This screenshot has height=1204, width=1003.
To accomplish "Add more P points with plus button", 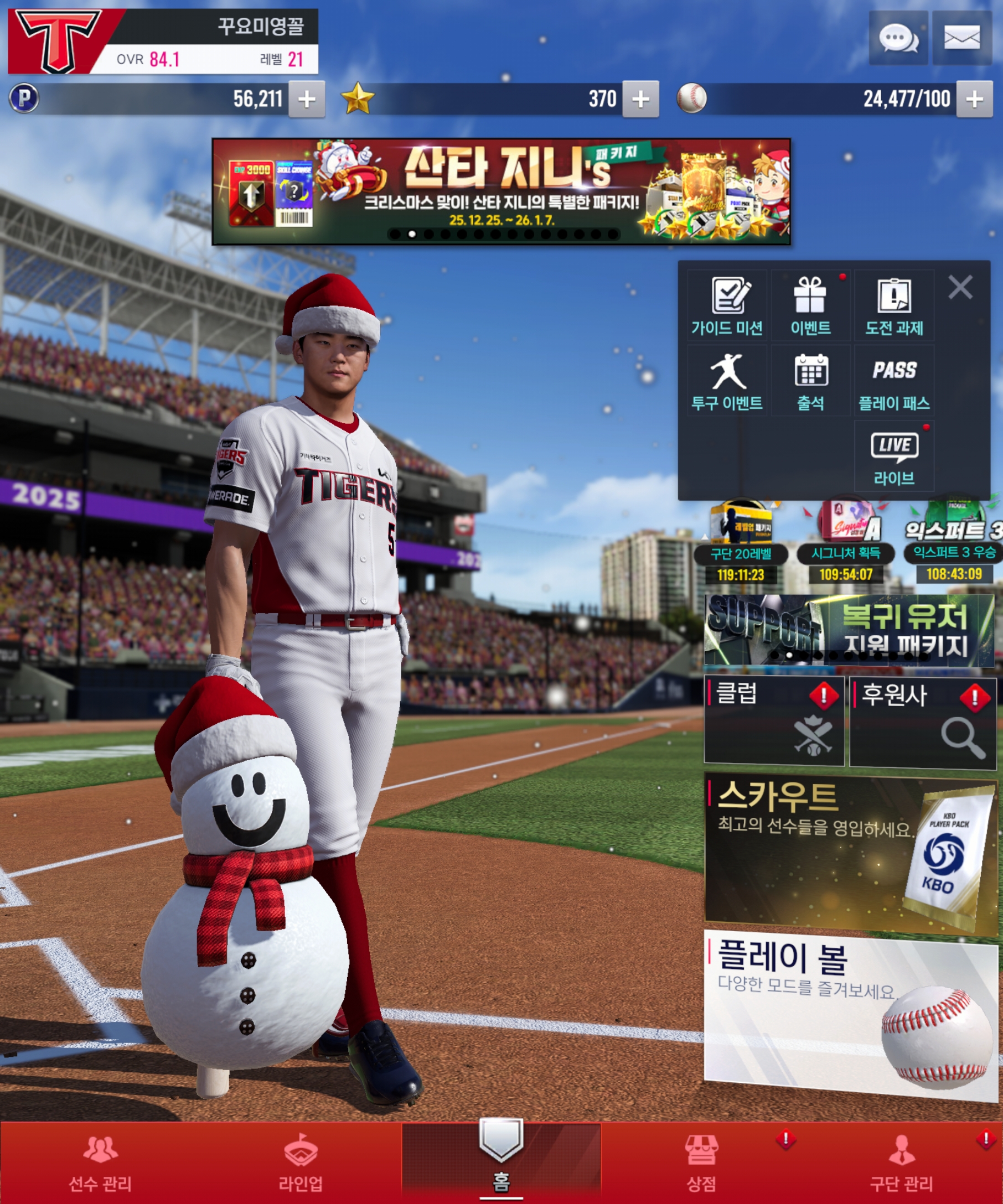I will [307, 99].
